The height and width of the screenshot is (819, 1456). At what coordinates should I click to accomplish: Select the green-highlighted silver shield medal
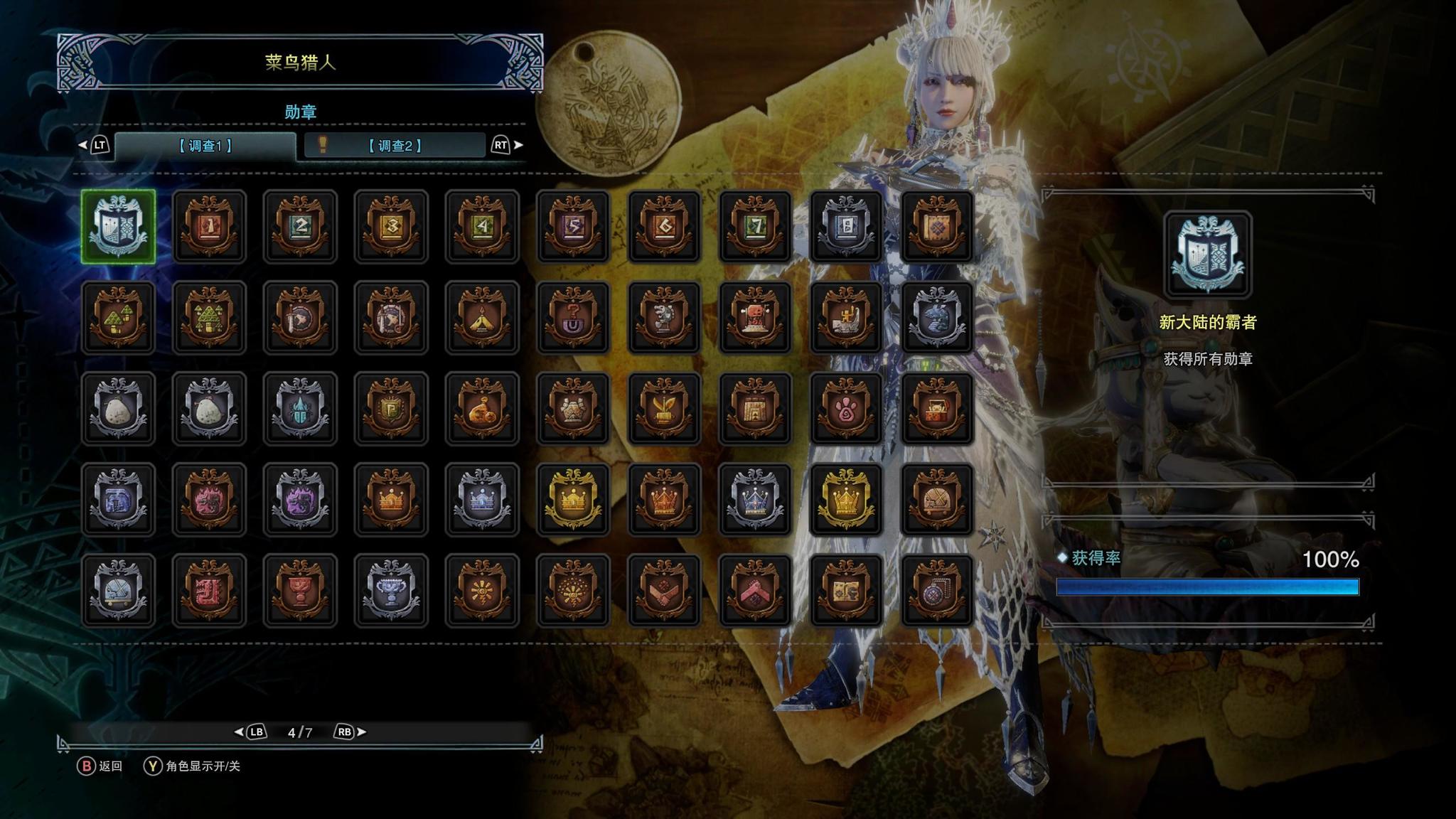coord(118,227)
